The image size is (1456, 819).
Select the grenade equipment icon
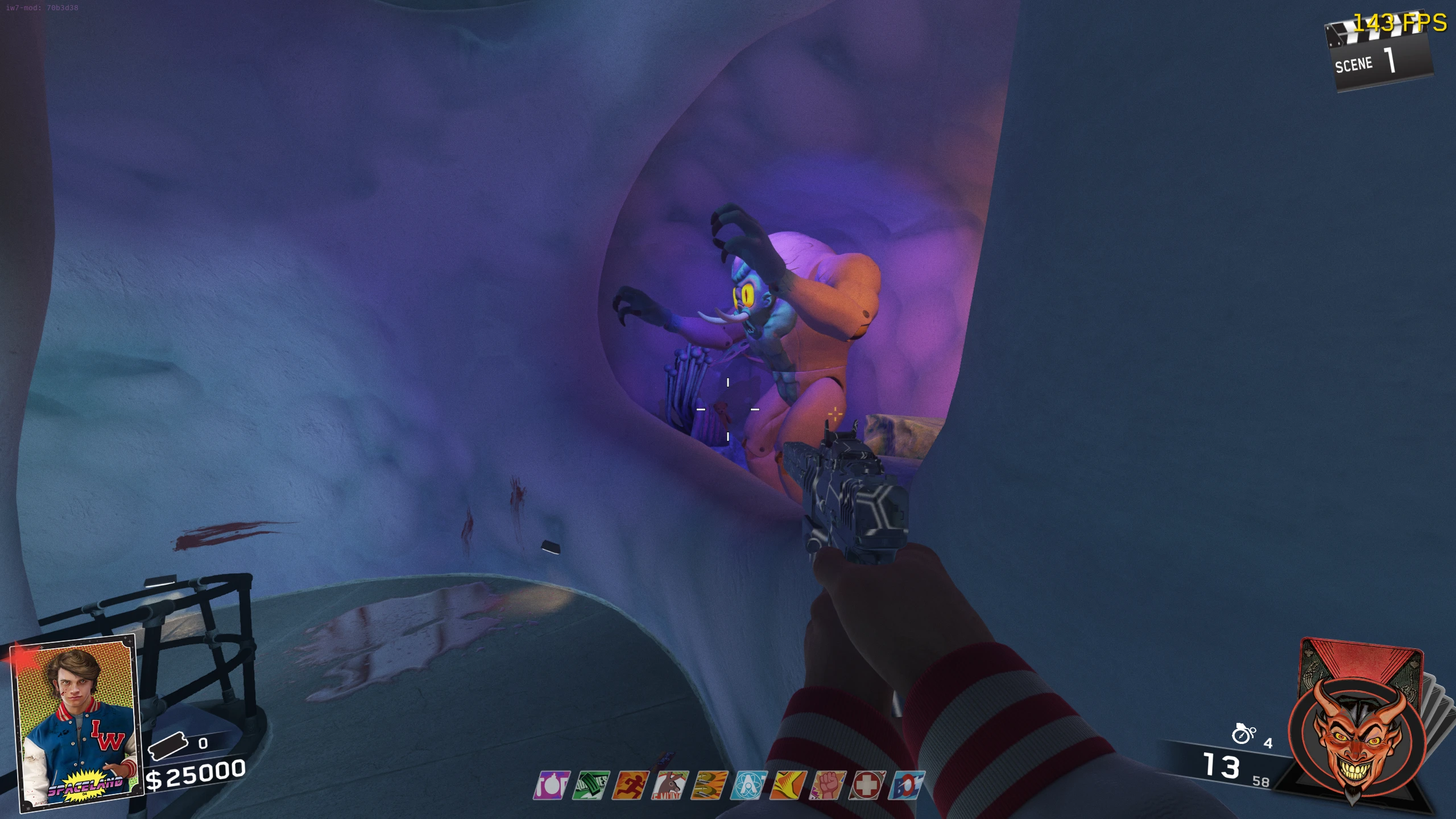pos(1243,734)
